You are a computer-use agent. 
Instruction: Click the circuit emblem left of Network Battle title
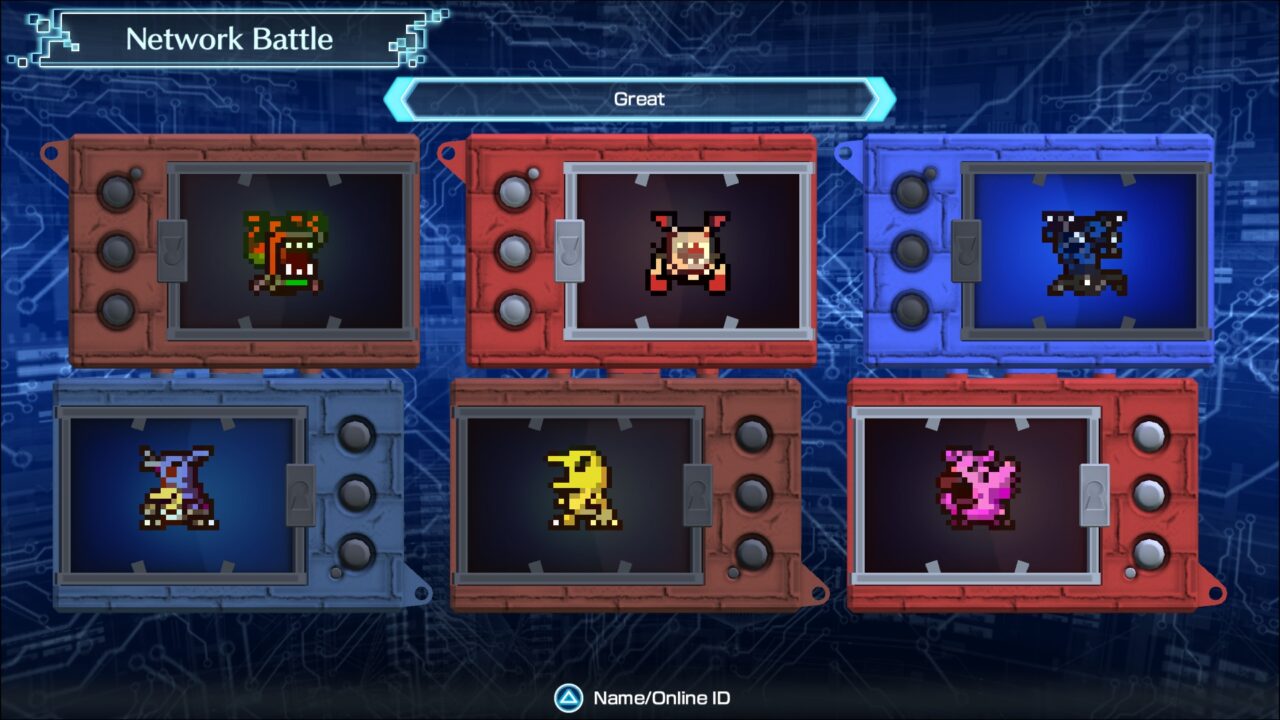[42, 35]
